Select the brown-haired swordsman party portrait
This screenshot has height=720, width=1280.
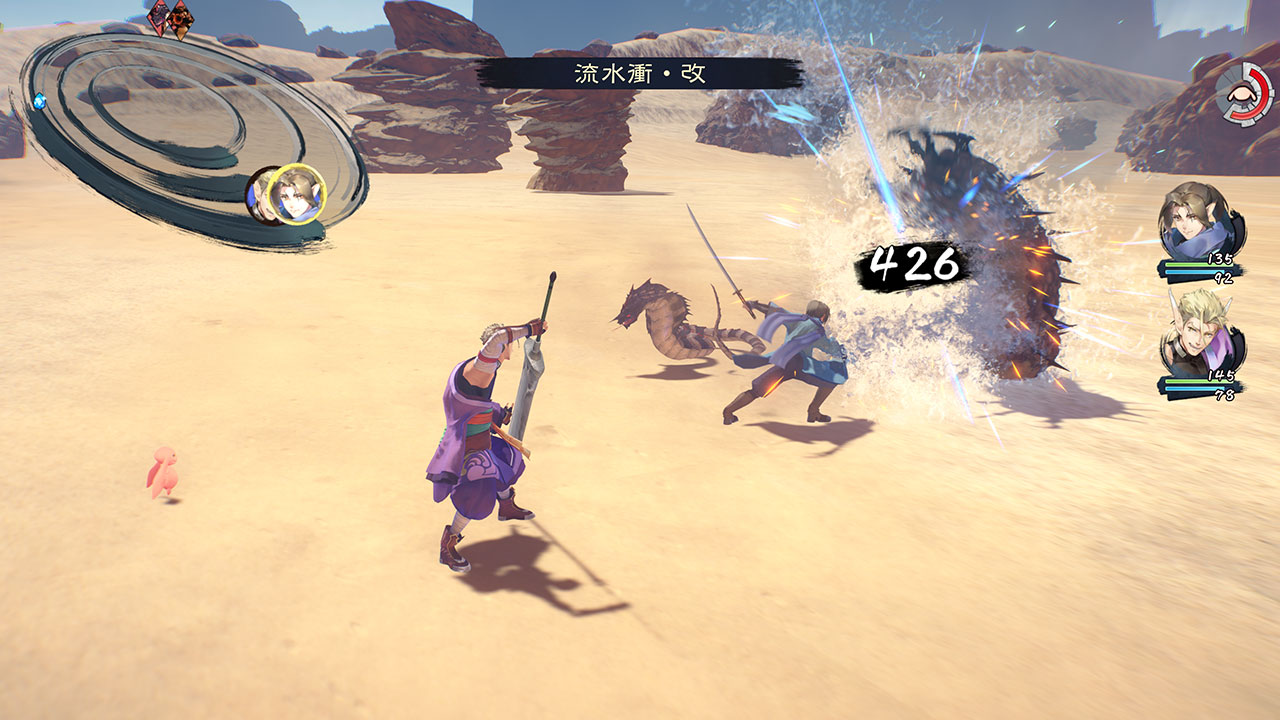[1200, 222]
